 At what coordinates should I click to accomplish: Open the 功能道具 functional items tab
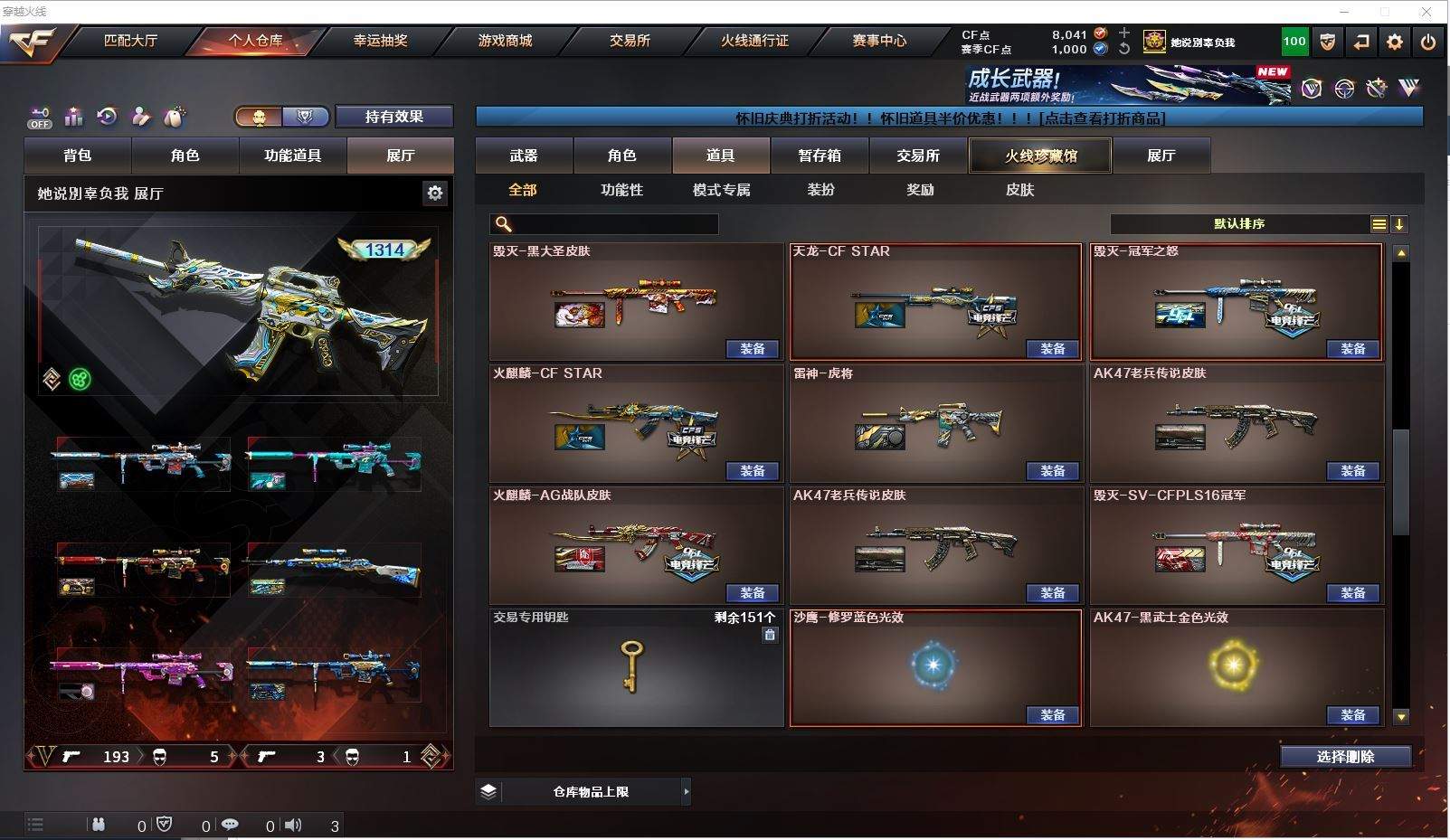tap(292, 156)
